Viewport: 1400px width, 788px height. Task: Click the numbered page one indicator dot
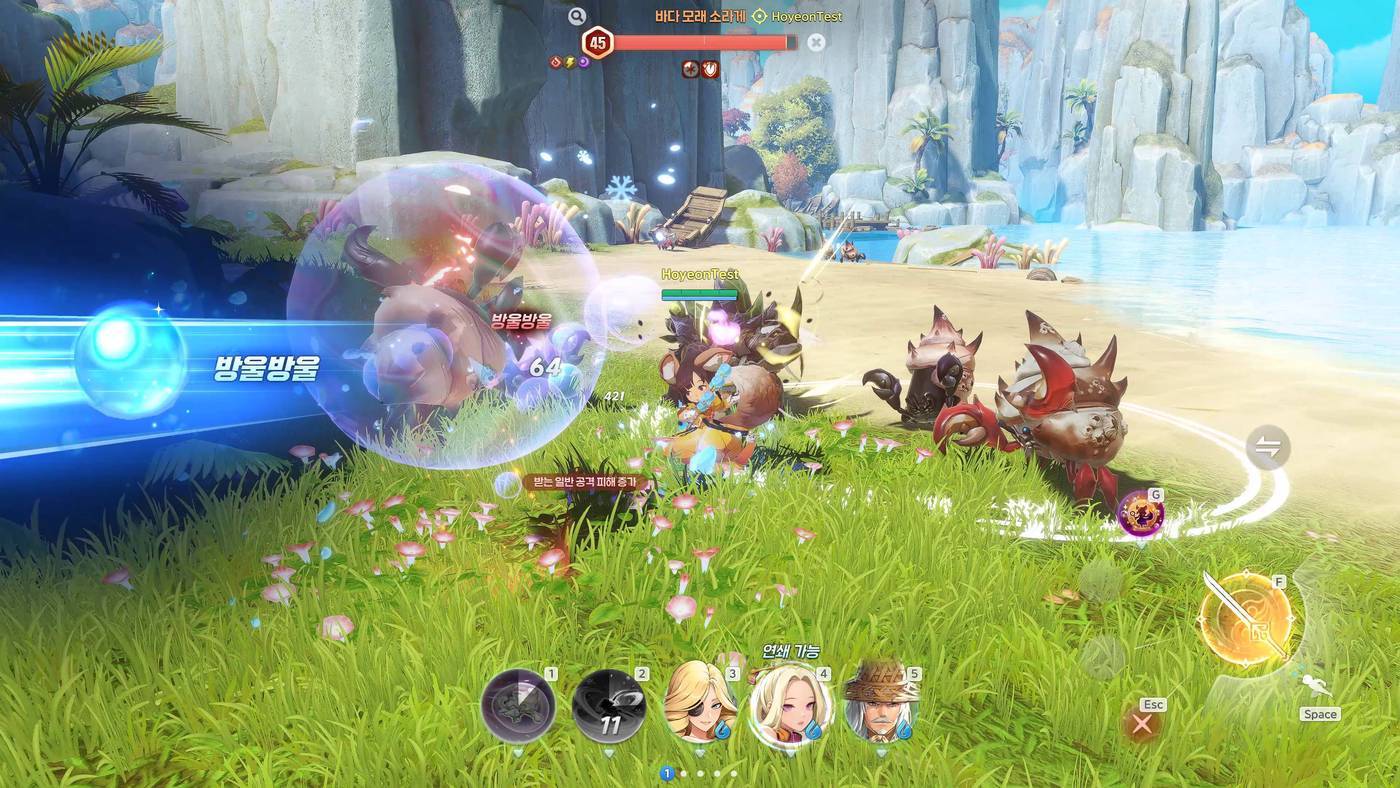667,773
